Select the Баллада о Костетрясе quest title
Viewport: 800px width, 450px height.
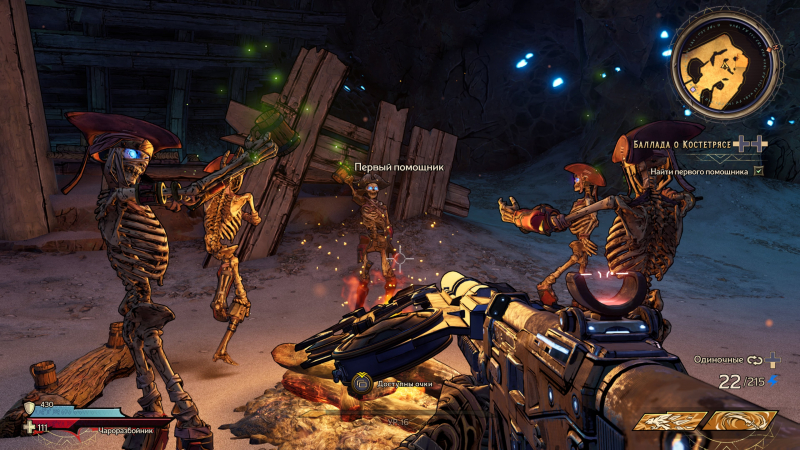click(683, 145)
